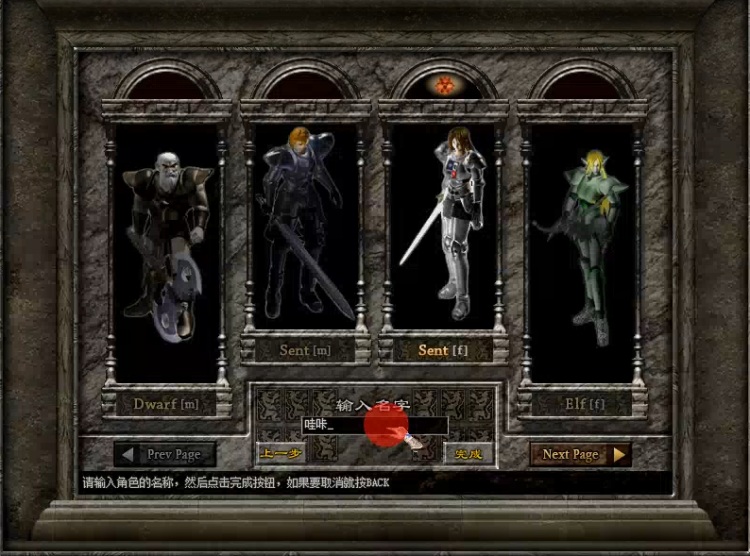
Task: Go to the Next Page
Action: [580, 454]
